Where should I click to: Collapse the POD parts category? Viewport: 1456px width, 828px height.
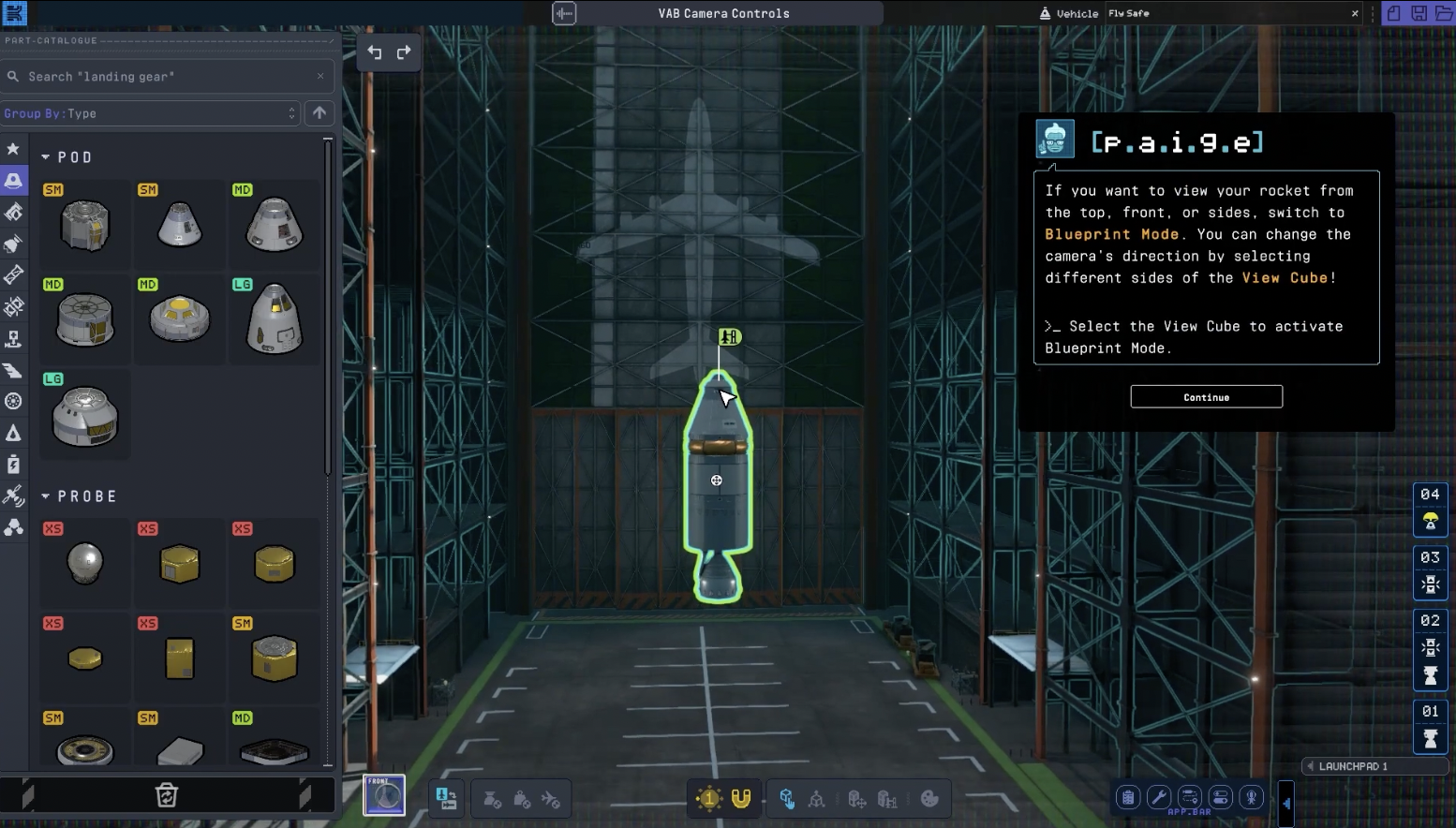pyautogui.click(x=46, y=157)
